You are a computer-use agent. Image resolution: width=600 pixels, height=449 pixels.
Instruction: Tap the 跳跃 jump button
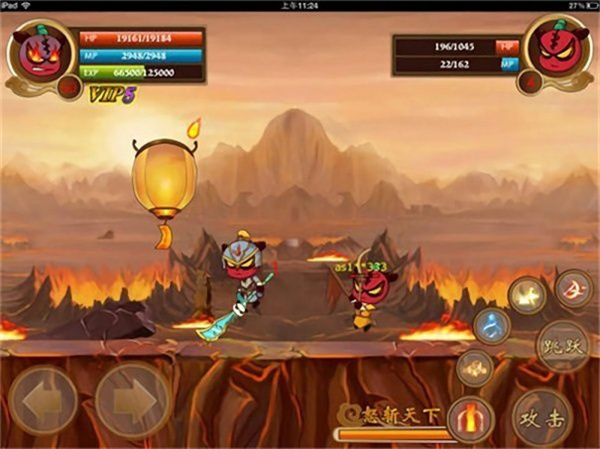[x=561, y=346]
